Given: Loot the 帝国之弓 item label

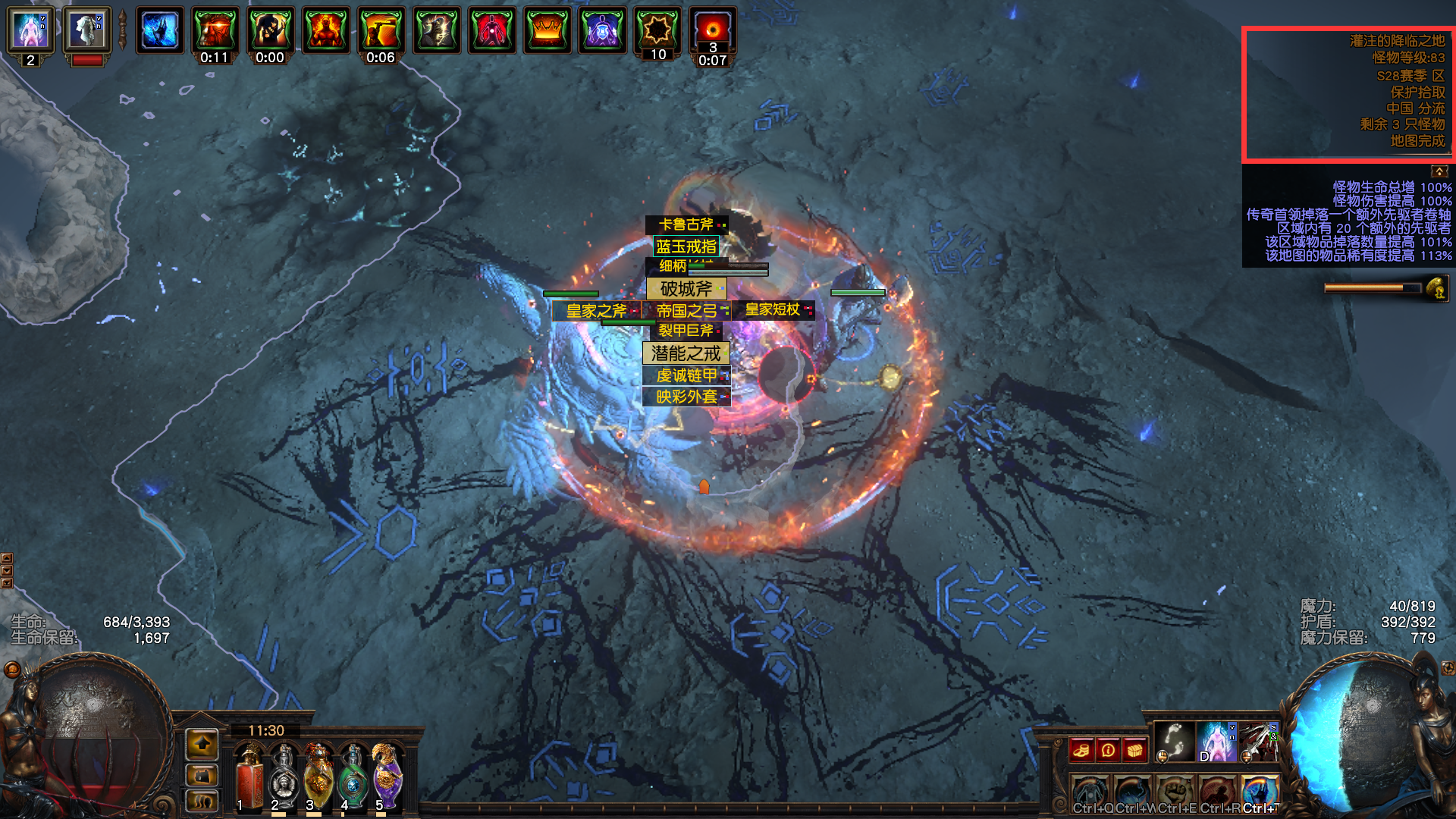Looking at the screenshot, I should (x=686, y=310).
